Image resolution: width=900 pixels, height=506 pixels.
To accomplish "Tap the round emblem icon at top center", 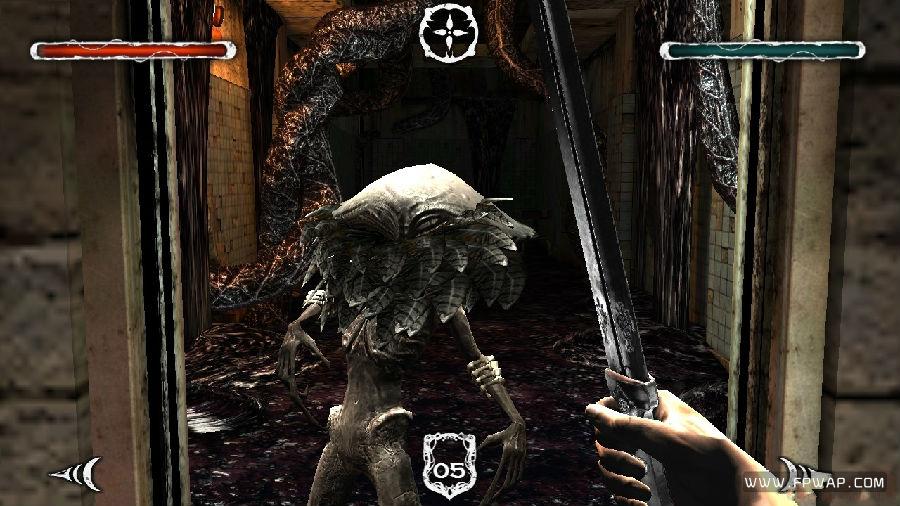I will tap(449, 32).
